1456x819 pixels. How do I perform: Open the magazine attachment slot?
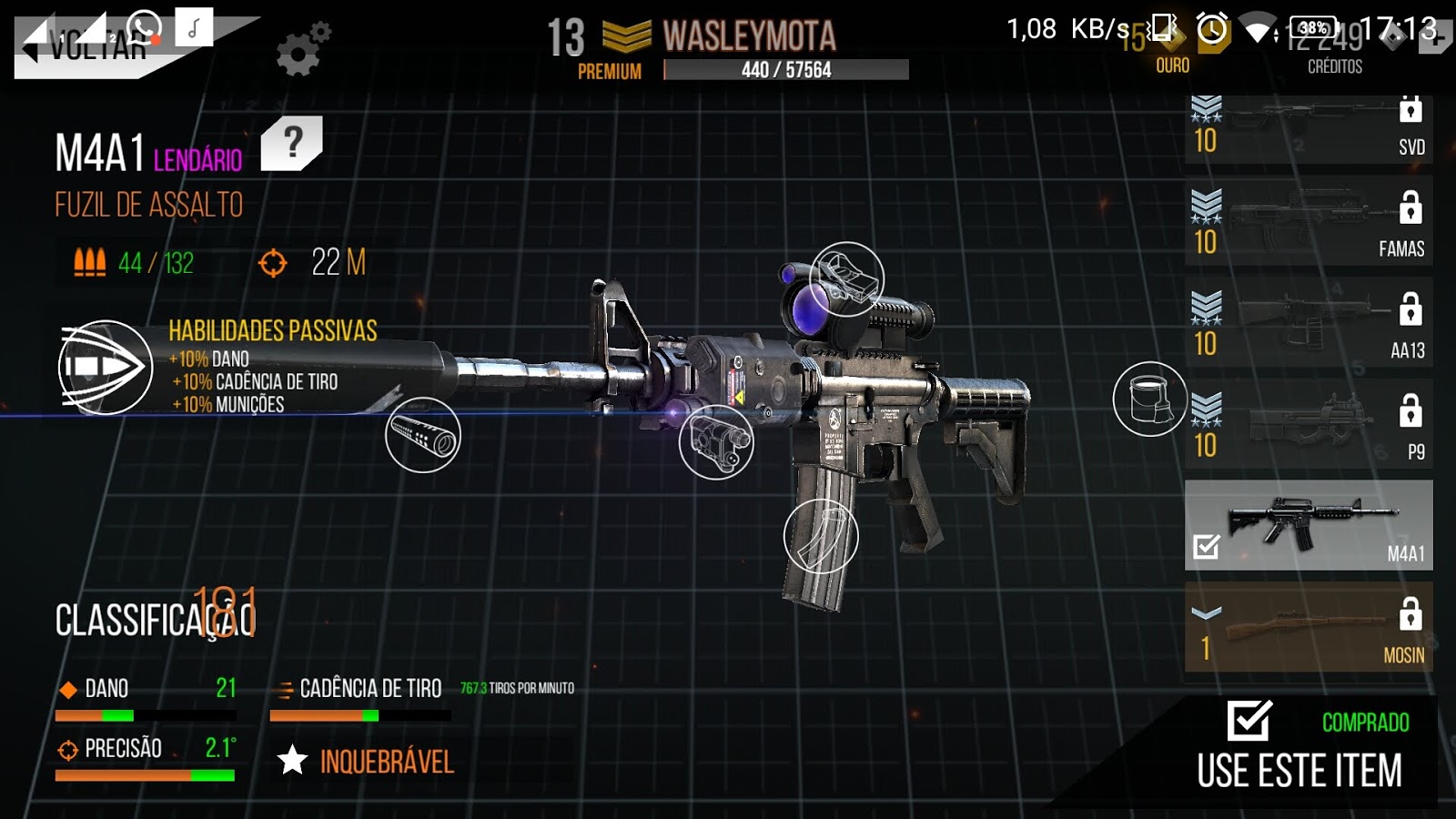(821, 536)
